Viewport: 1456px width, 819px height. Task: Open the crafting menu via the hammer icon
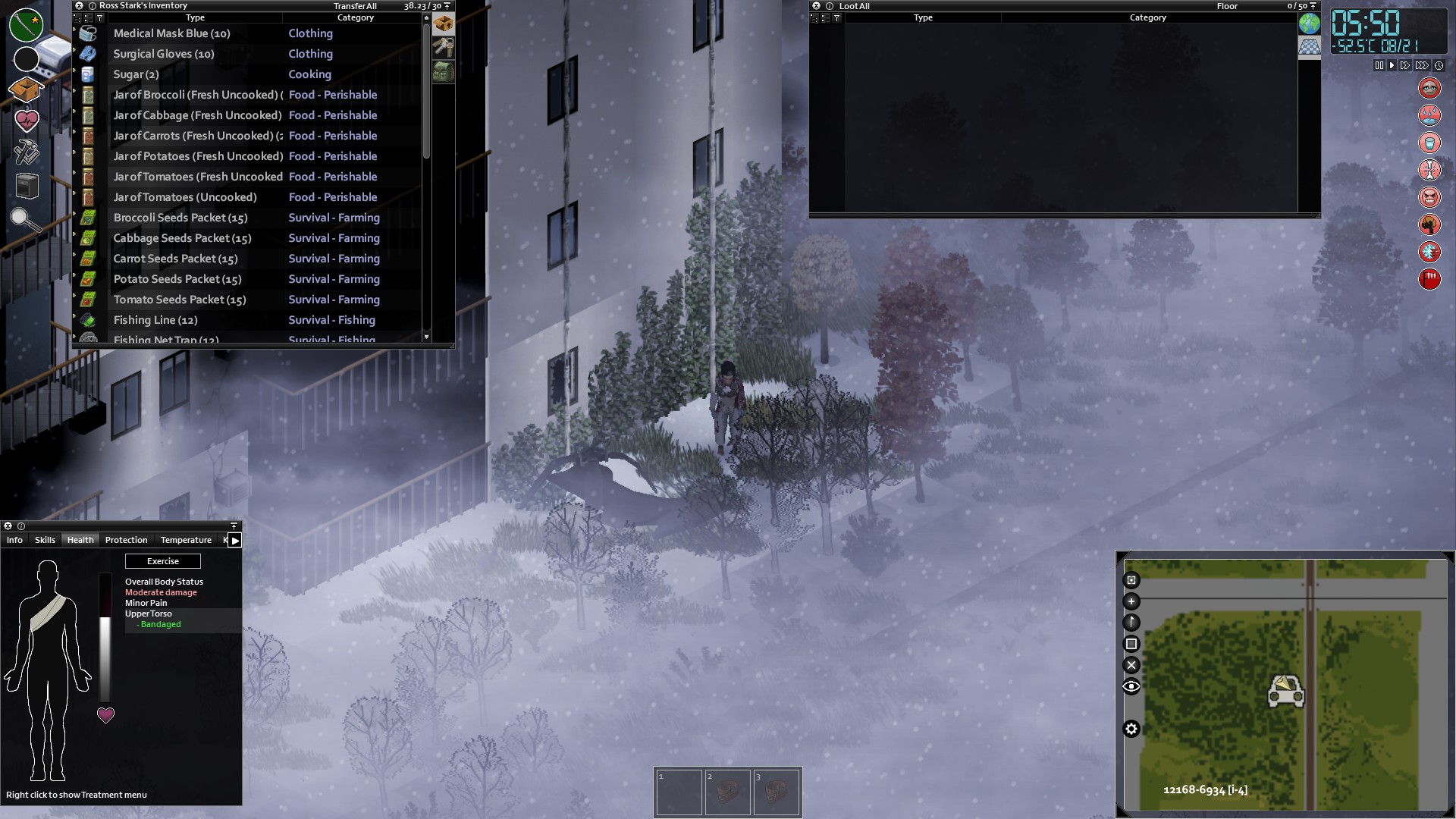point(27,152)
